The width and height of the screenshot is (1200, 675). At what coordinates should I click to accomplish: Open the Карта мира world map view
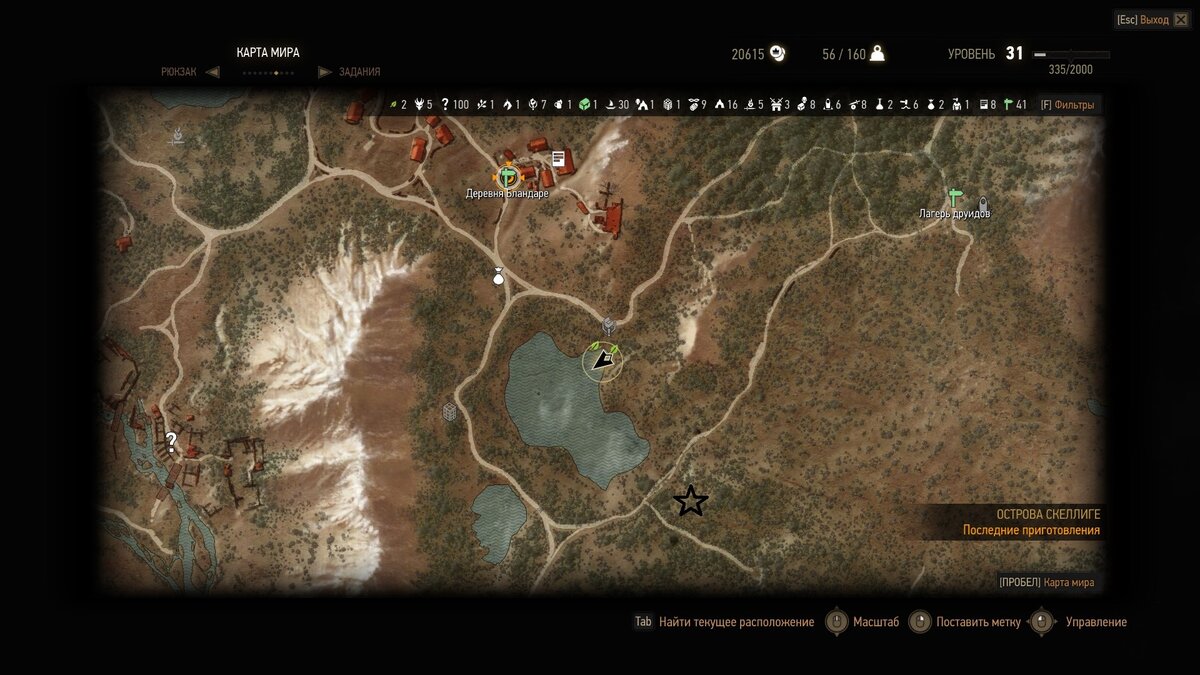1068,583
